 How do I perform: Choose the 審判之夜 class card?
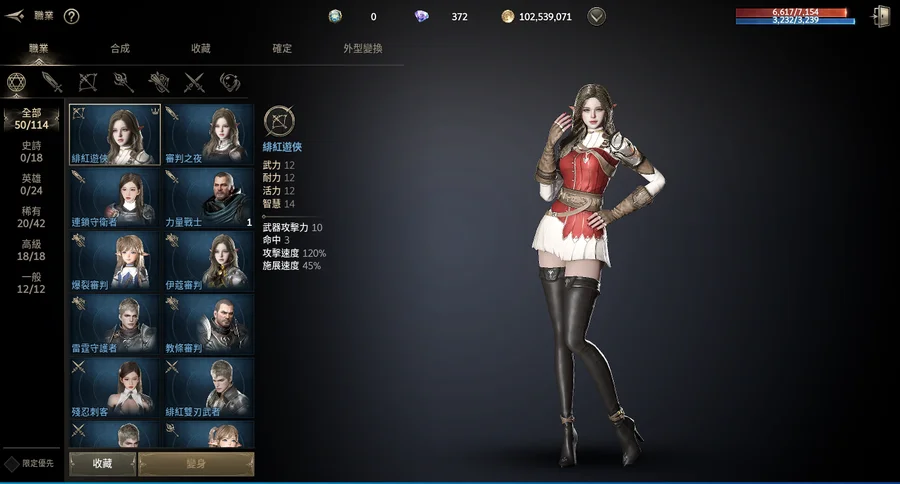[208, 134]
